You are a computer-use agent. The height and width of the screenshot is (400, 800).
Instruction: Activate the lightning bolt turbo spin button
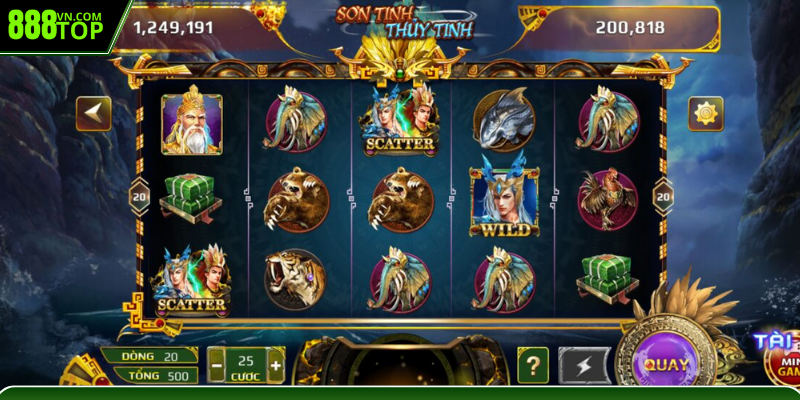(583, 365)
